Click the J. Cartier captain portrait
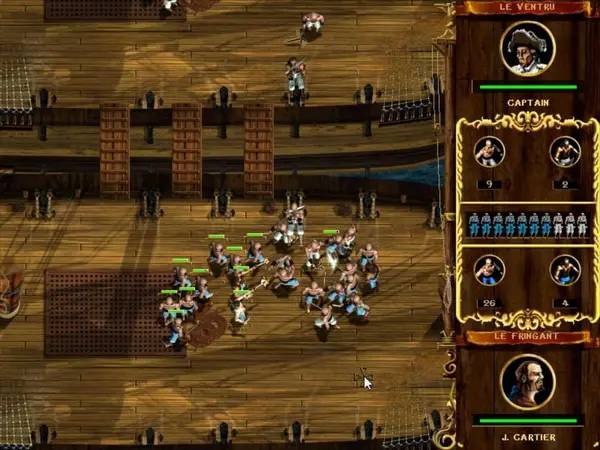Viewport: 600px width, 450px height. [527, 382]
